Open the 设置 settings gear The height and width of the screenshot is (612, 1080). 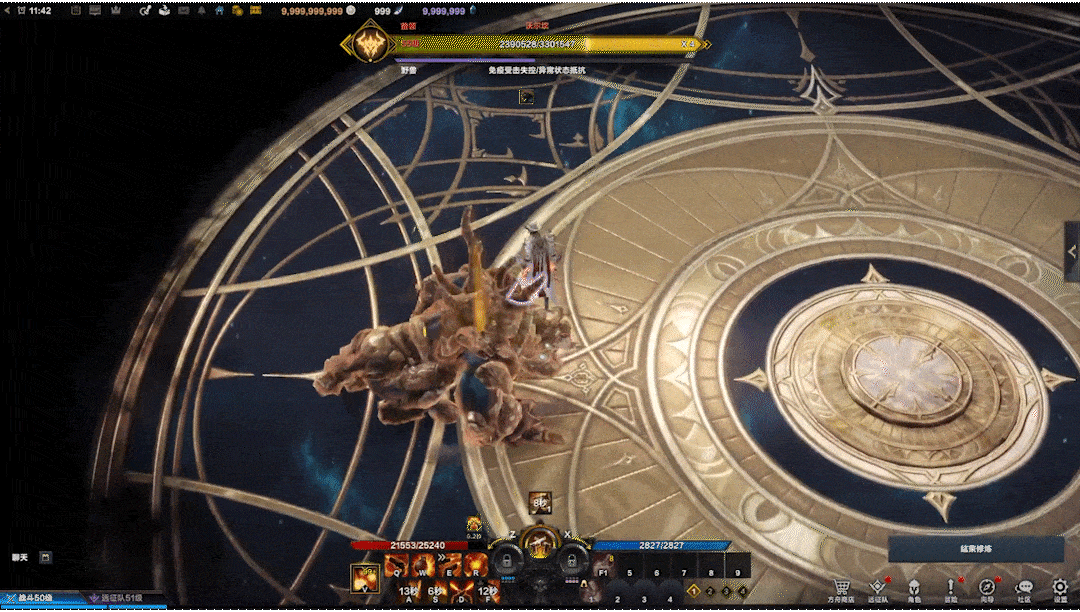coord(1060,587)
